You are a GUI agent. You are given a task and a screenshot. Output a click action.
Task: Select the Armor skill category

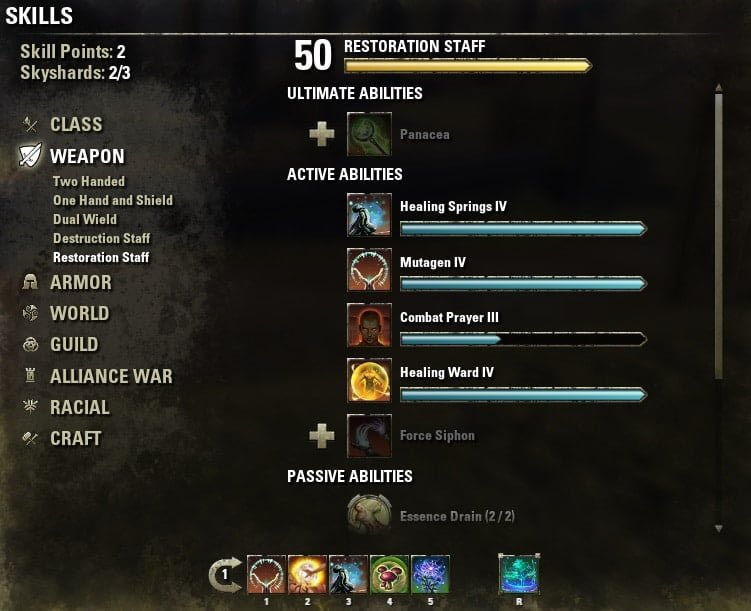pyautogui.click(x=80, y=283)
